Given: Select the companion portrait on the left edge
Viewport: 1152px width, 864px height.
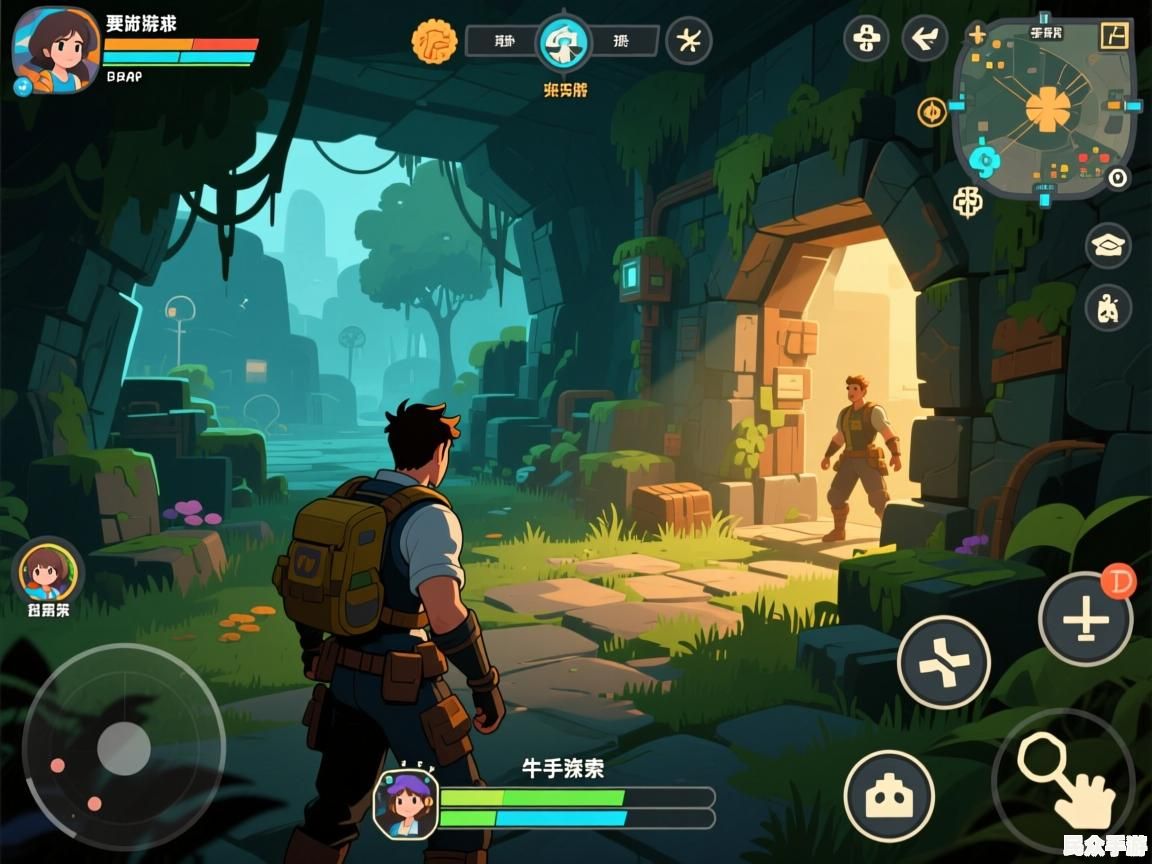Looking at the screenshot, I should coord(47,572).
